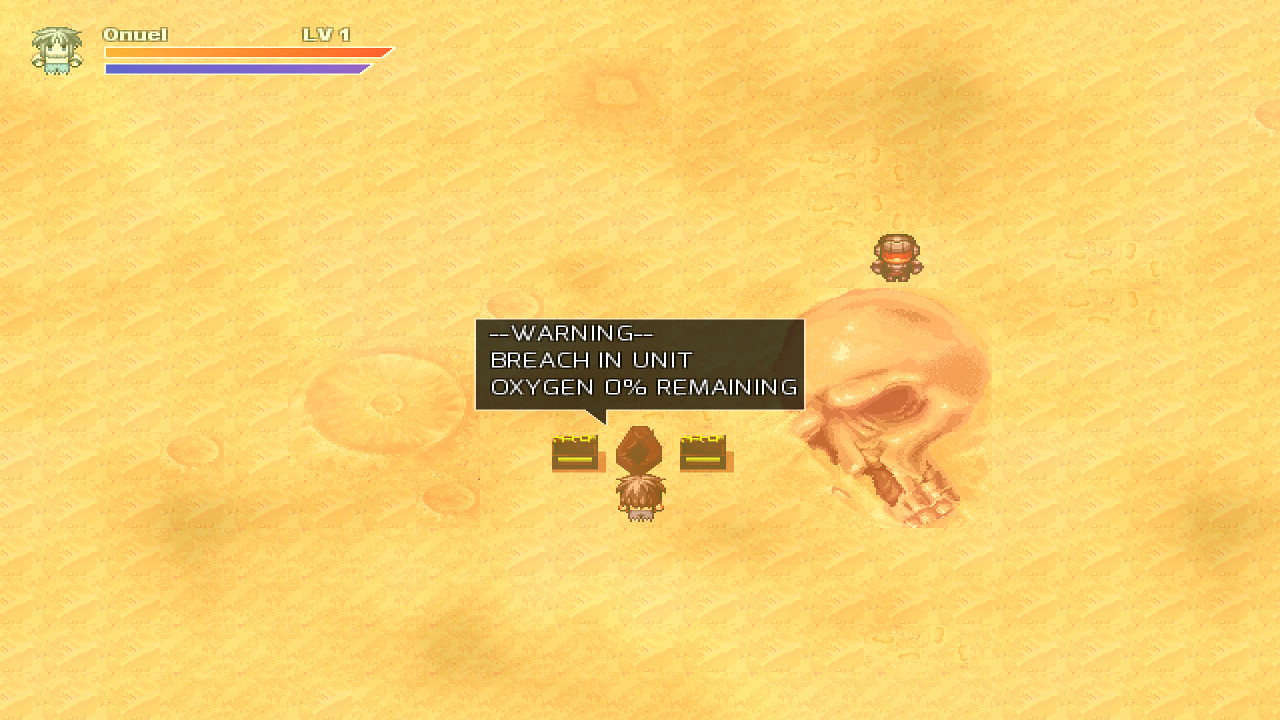Select the red-helmeted astronaut character sprite
1280x720 pixels.
(897, 255)
